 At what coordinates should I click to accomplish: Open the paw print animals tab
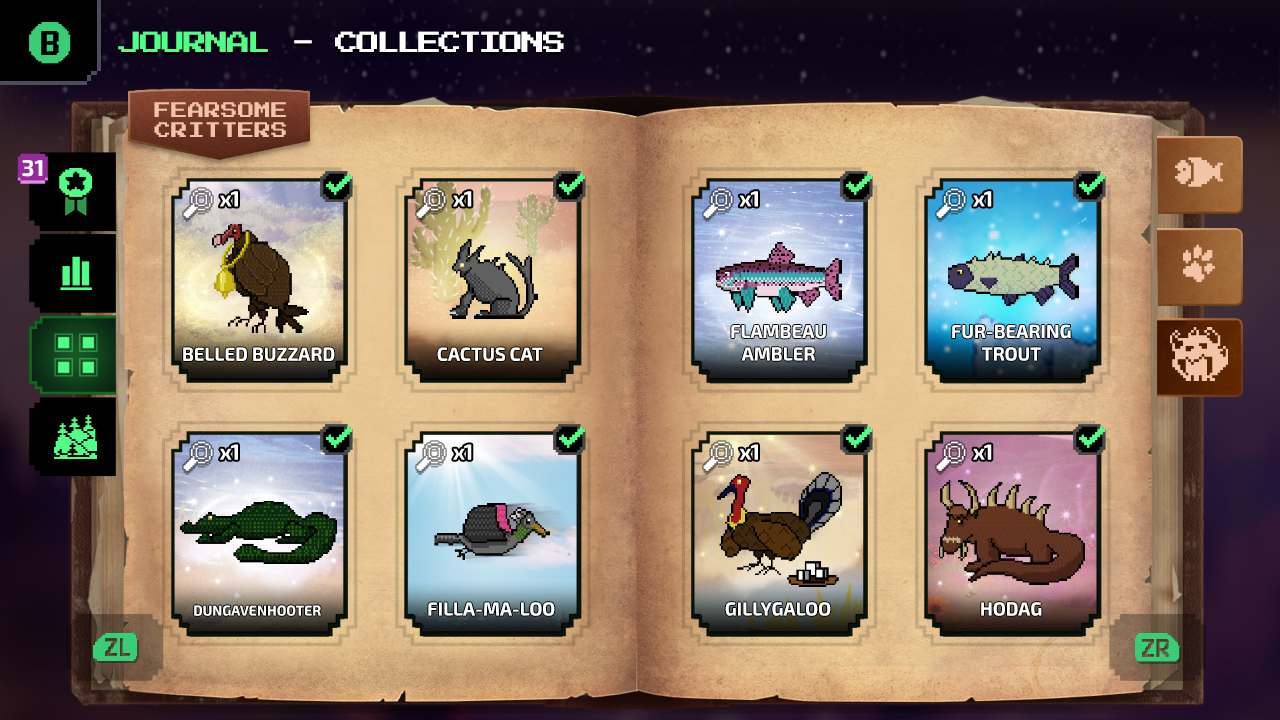(x=1199, y=263)
